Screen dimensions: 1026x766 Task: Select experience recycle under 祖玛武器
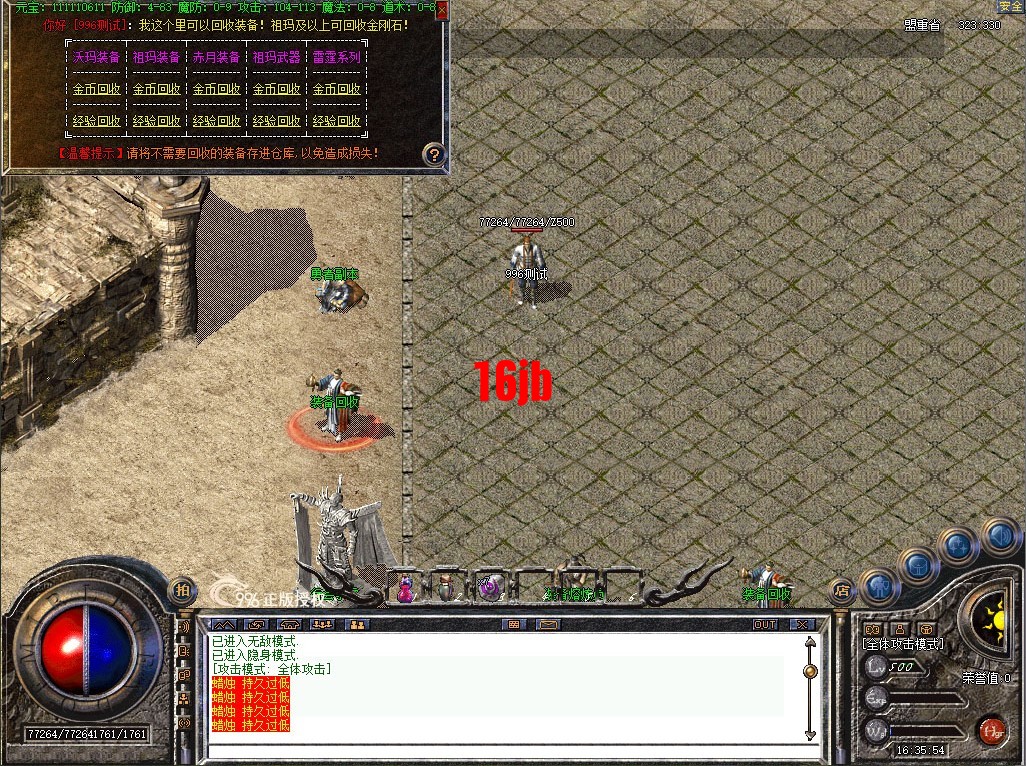pos(277,121)
